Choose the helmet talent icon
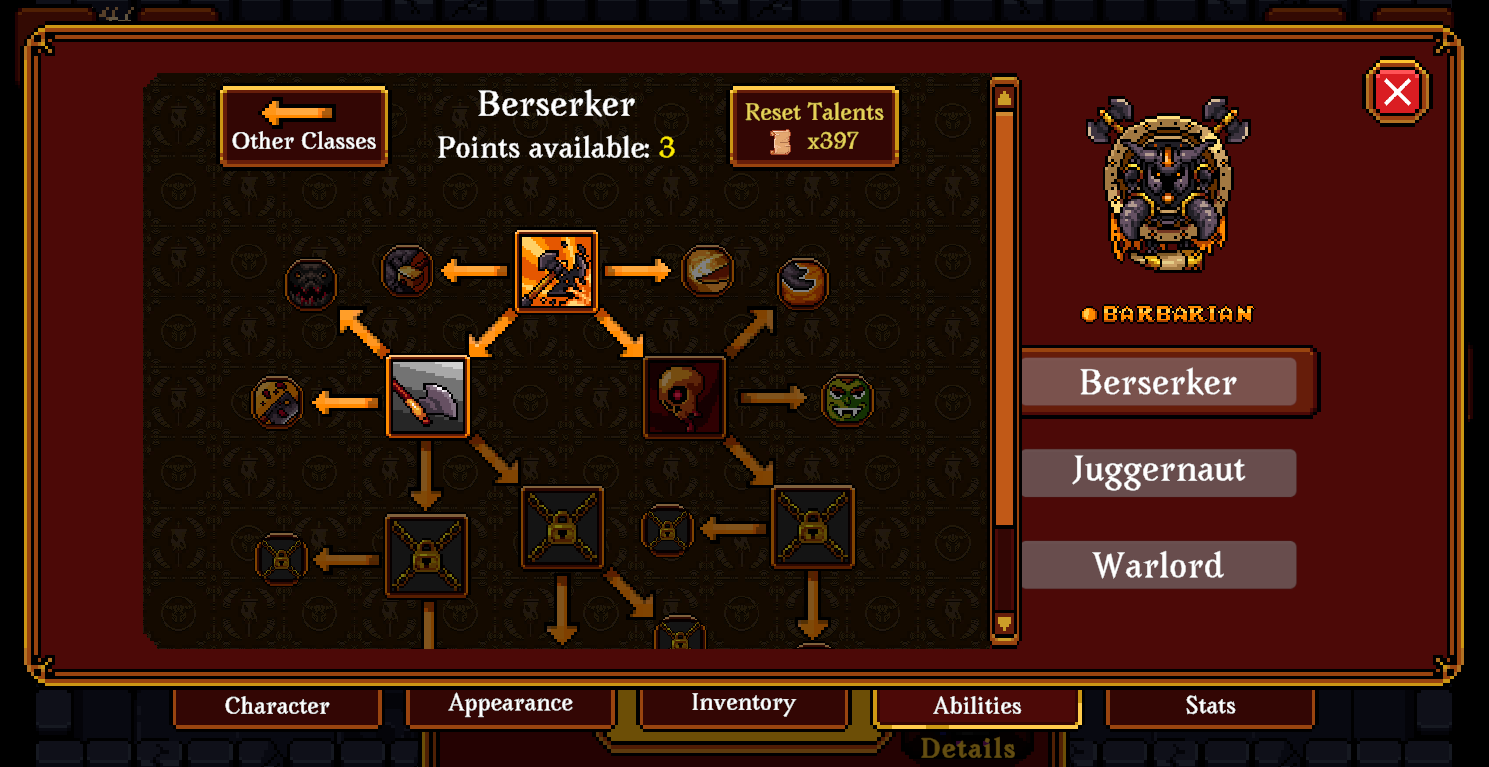Viewport: 1489px width, 767px height. click(407, 270)
